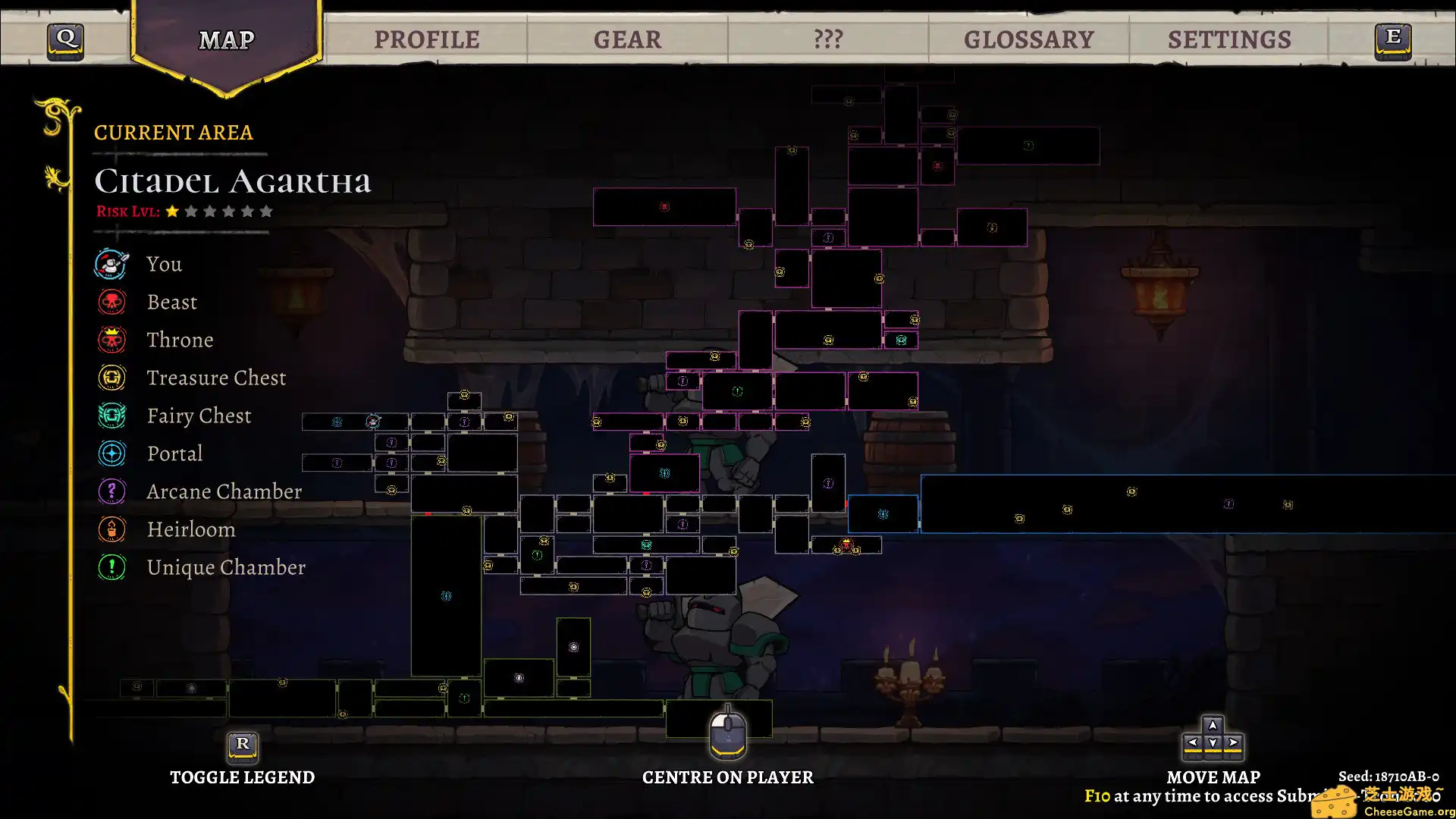Toggle the legend with the R button
This screenshot has width=1456, height=819.
[243, 747]
